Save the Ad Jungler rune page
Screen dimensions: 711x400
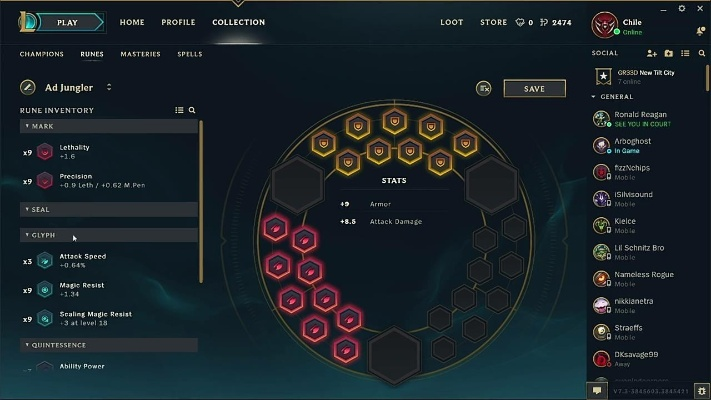(534, 88)
